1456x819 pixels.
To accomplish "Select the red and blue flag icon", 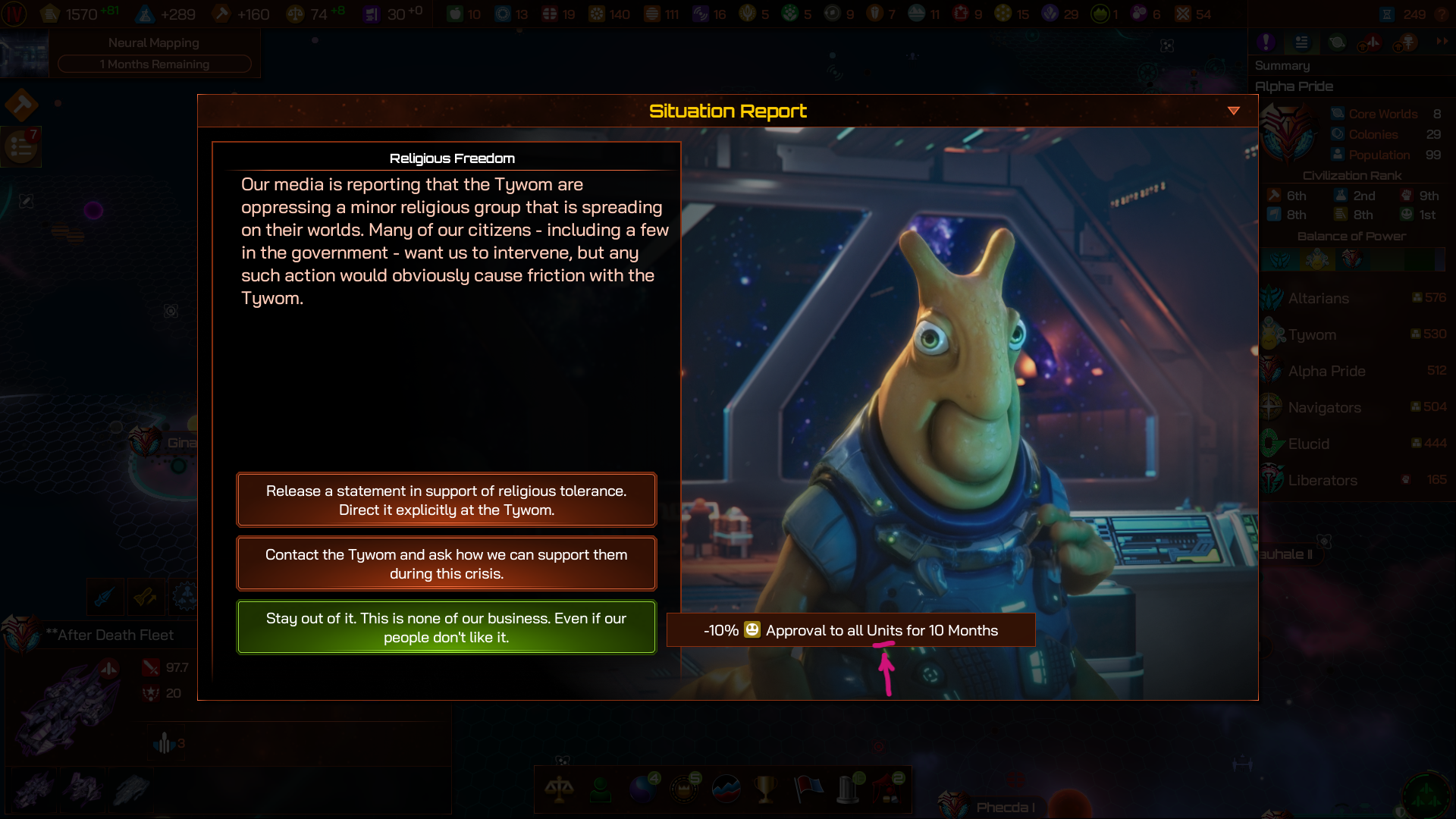I will click(808, 789).
